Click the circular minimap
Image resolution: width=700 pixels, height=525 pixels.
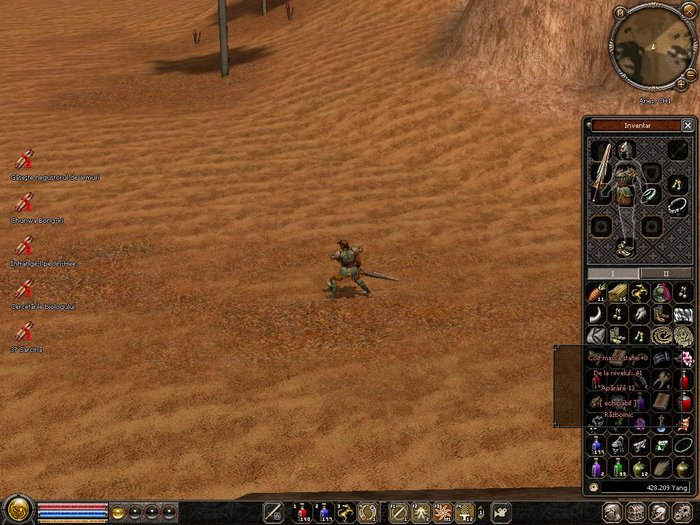click(x=654, y=47)
